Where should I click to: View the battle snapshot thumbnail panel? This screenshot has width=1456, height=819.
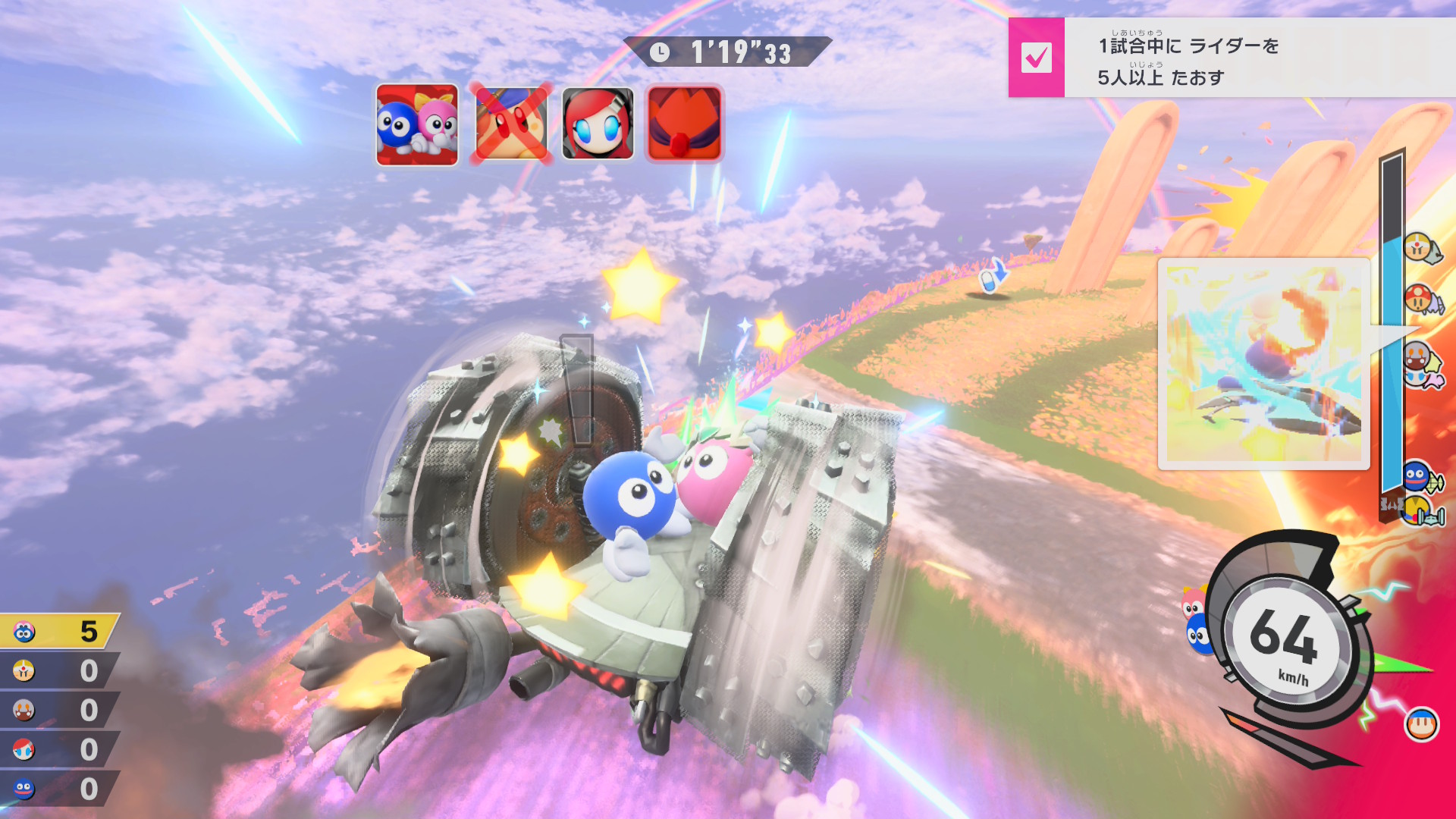1263,363
